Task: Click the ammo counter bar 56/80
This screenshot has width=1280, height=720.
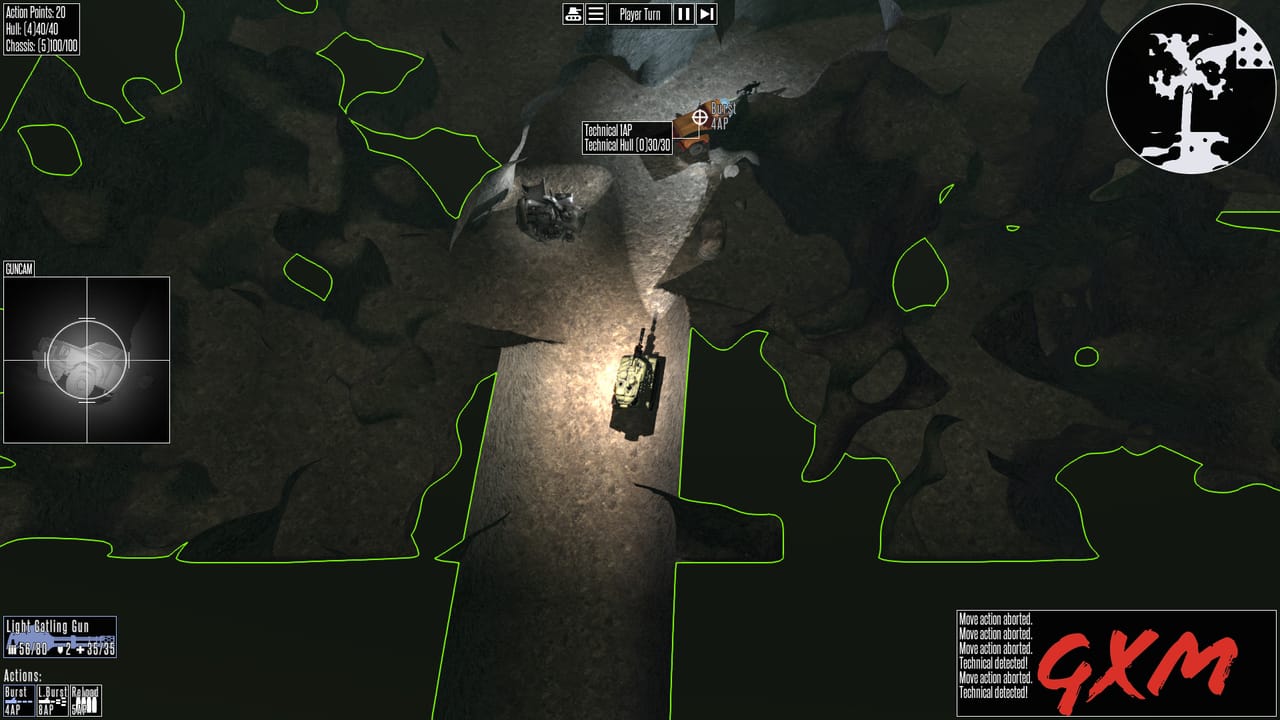Action: tap(33, 650)
